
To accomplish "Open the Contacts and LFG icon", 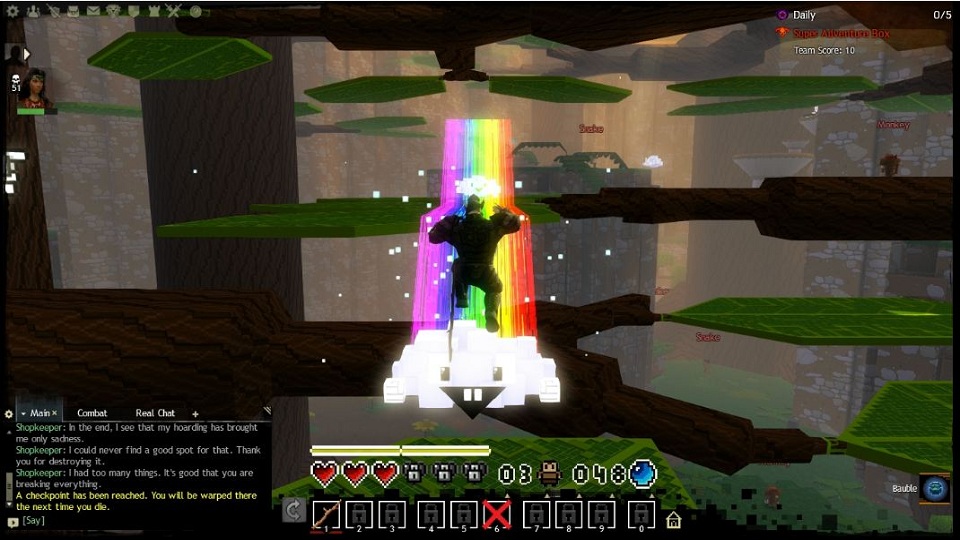I will (32, 12).
